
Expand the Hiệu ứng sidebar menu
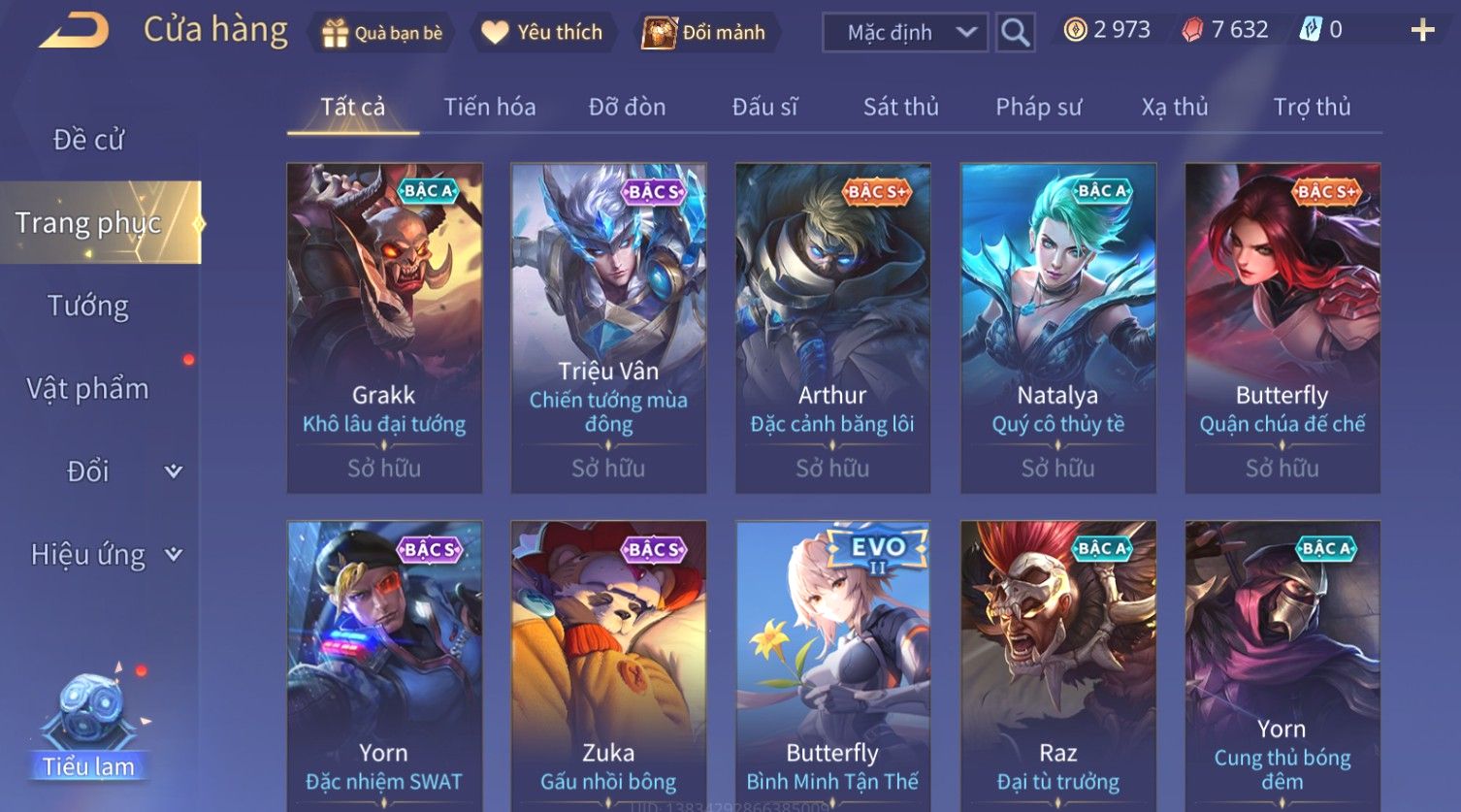[x=105, y=554]
